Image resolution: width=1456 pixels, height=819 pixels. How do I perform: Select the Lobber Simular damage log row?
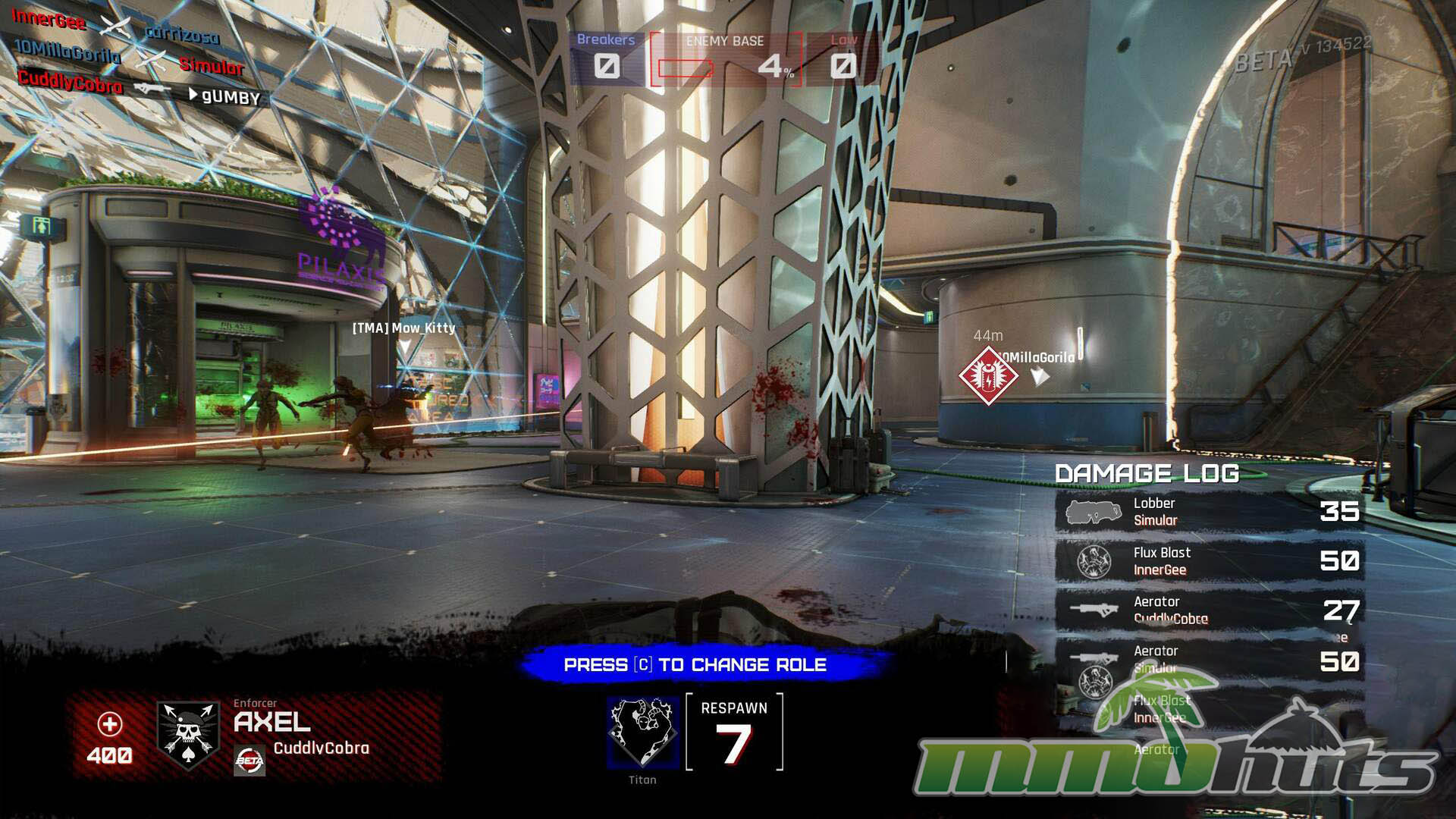tap(1210, 512)
